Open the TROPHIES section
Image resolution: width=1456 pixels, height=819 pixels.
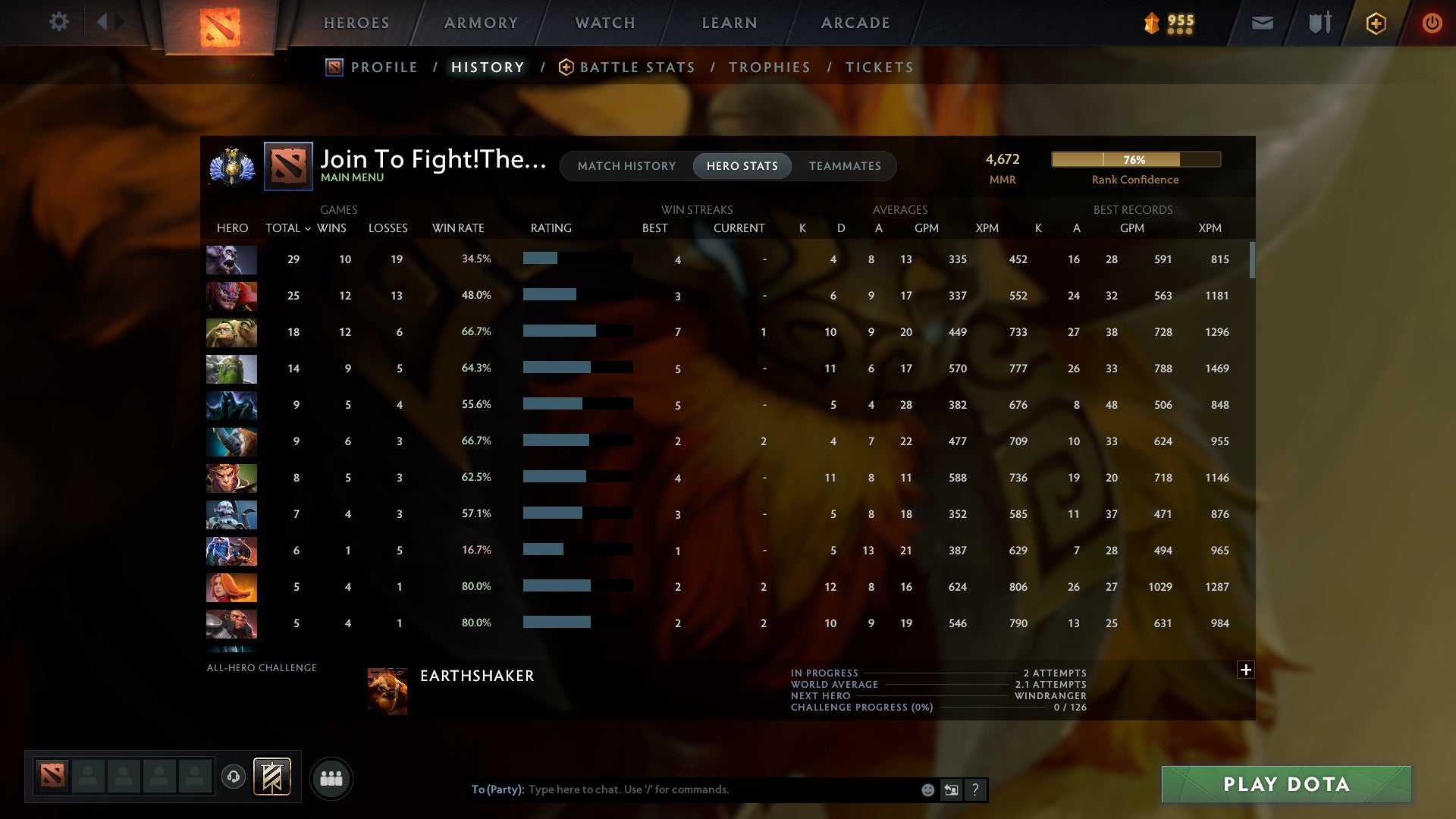pyautogui.click(x=769, y=67)
